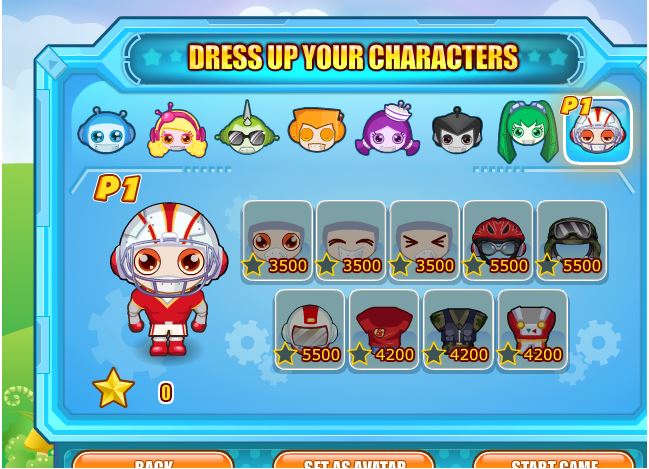The image size is (649, 469).
Task: Choose the white and red racing helmet
Action: click(310, 330)
